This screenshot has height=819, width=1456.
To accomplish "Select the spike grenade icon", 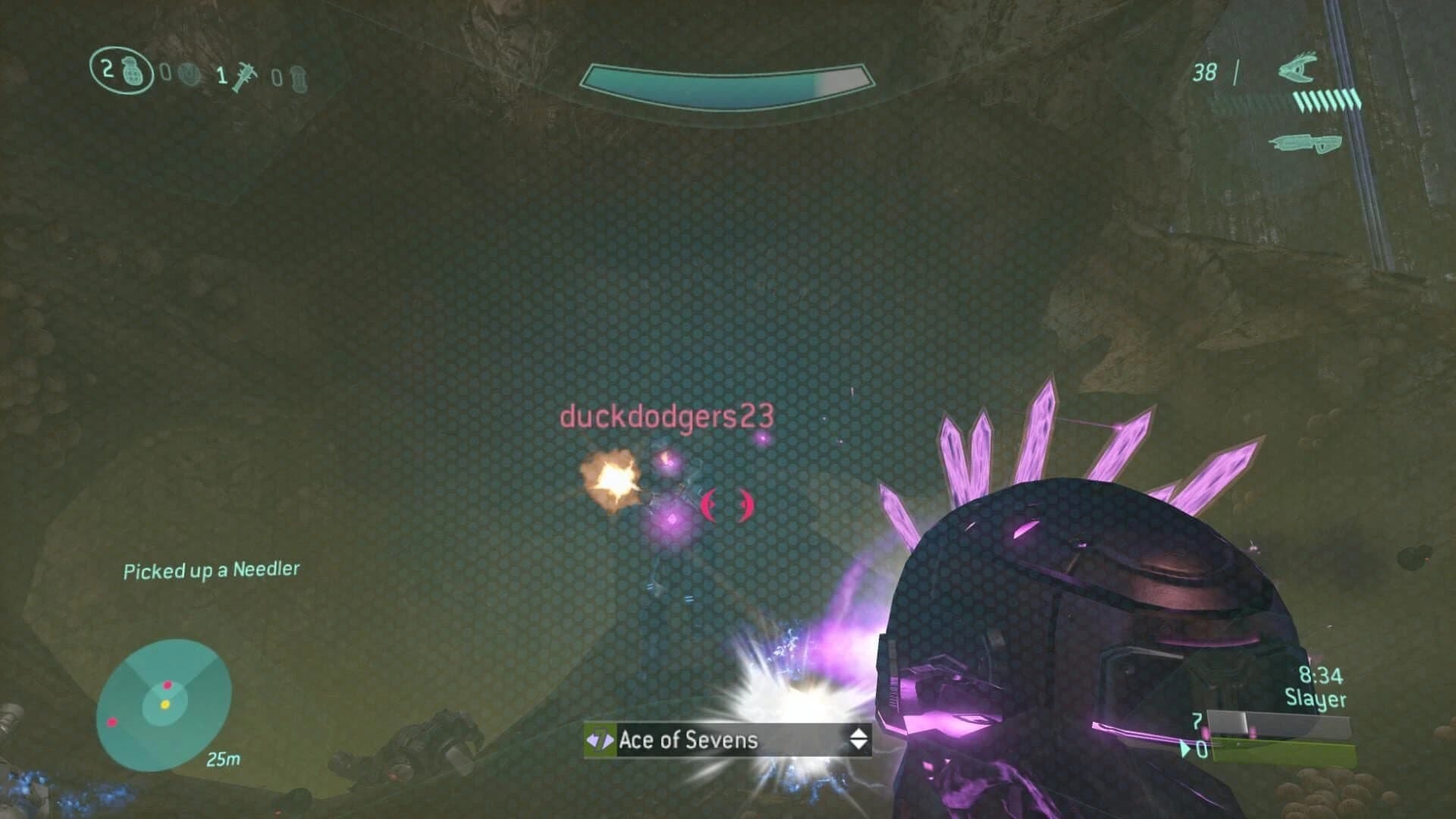I will click(245, 77).
